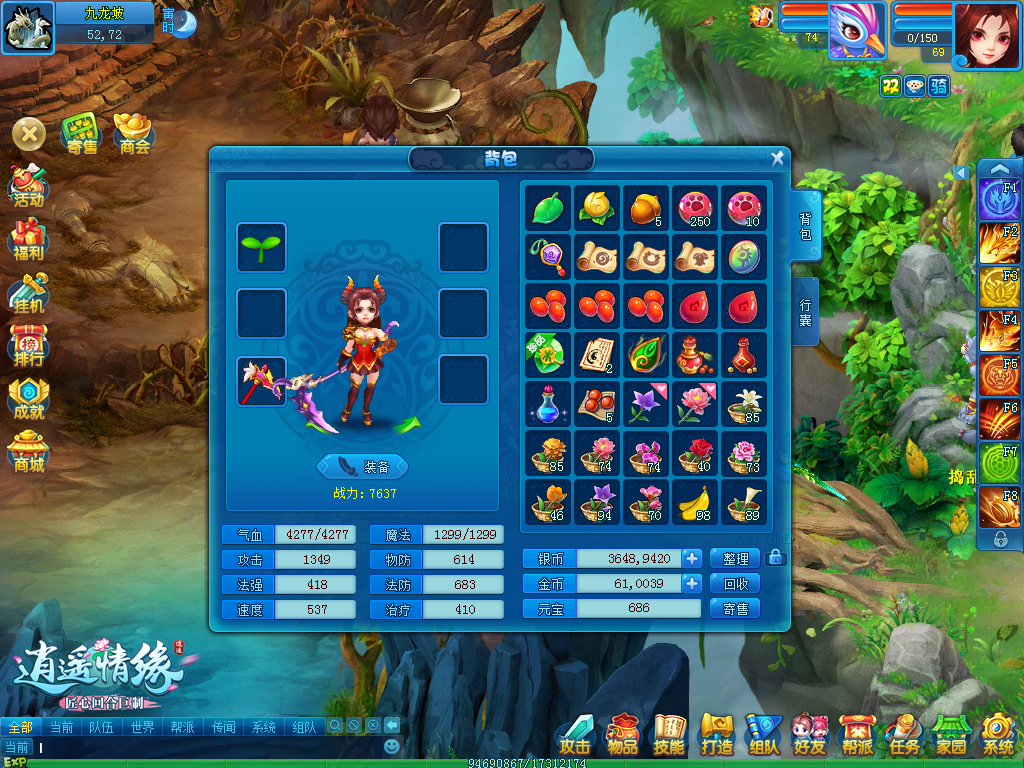The height and width of the screenshot is (768, 1024).
Task: Add more 银币 silver with plus button
Action: (692, 558)
